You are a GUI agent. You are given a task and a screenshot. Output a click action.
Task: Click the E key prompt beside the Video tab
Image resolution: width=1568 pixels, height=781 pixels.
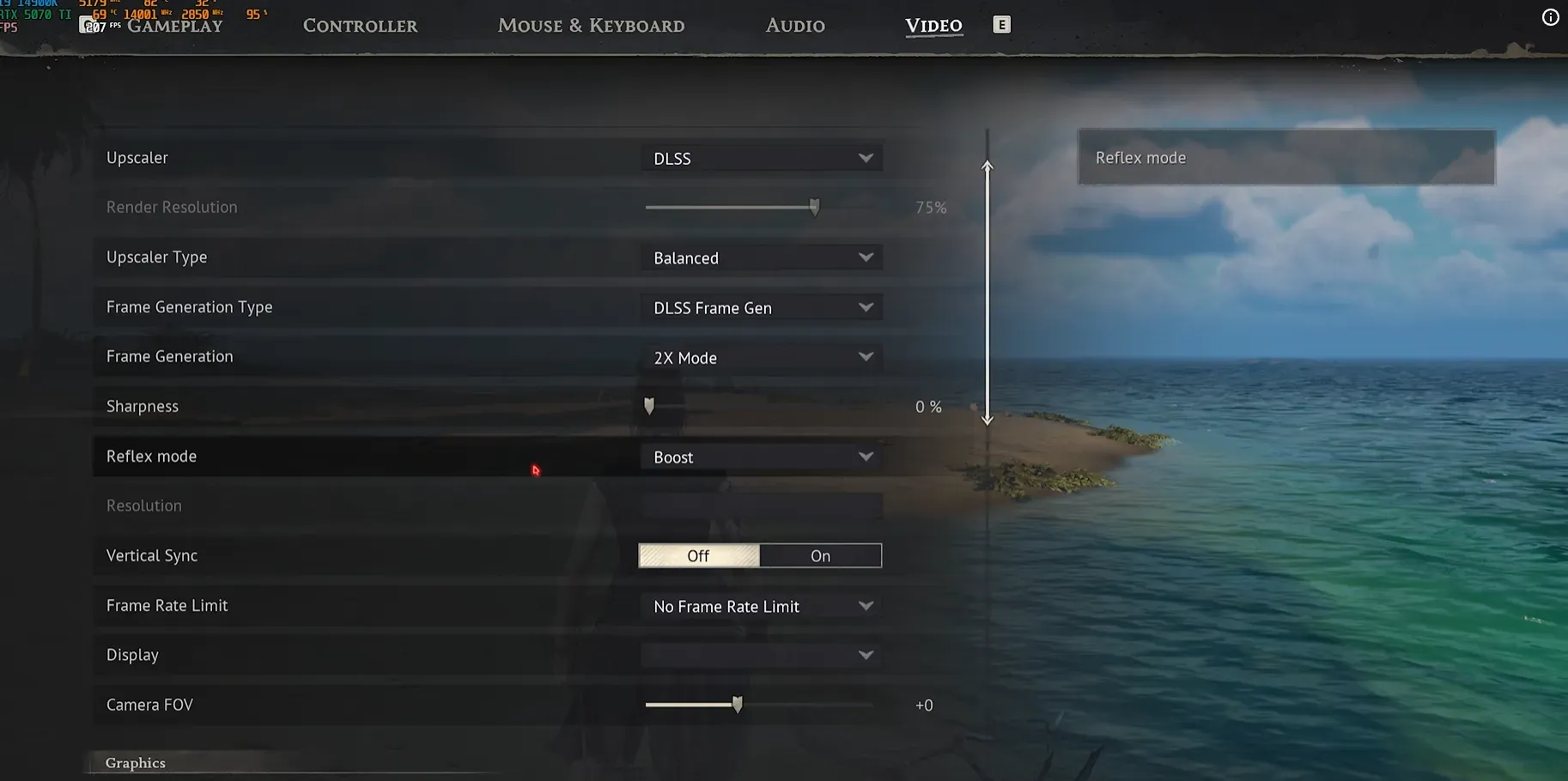(x=1001, y=24)
